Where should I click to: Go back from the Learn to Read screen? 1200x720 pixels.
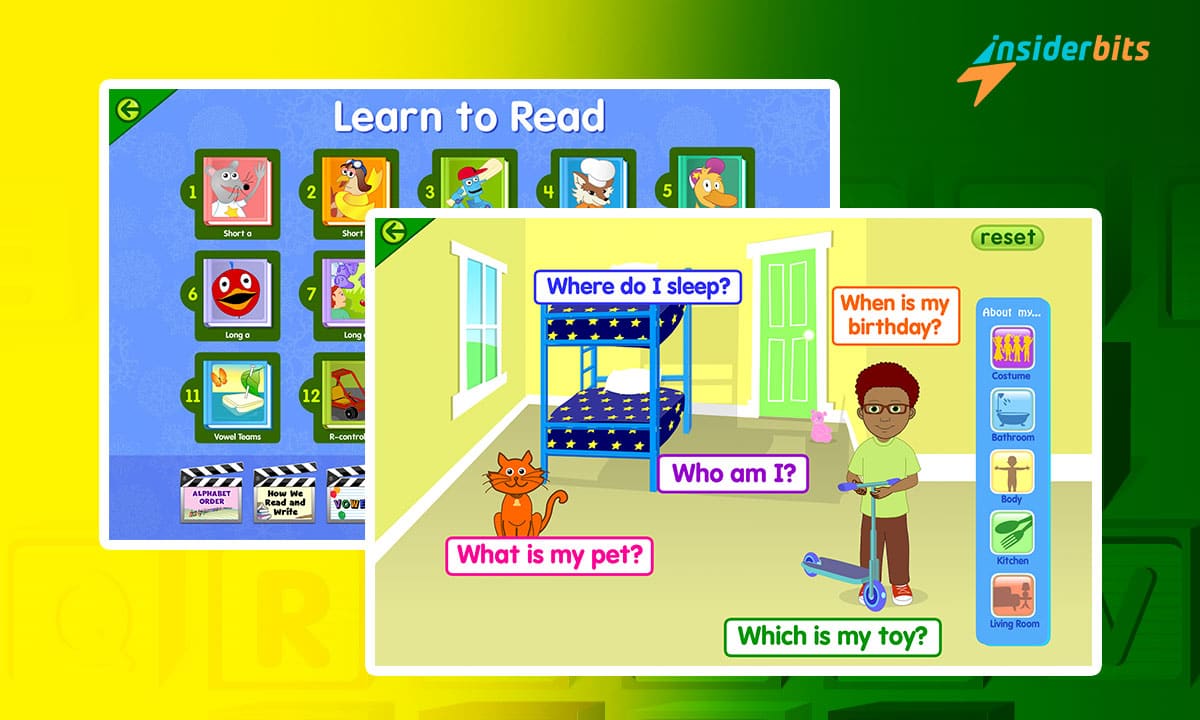(128, 110)
